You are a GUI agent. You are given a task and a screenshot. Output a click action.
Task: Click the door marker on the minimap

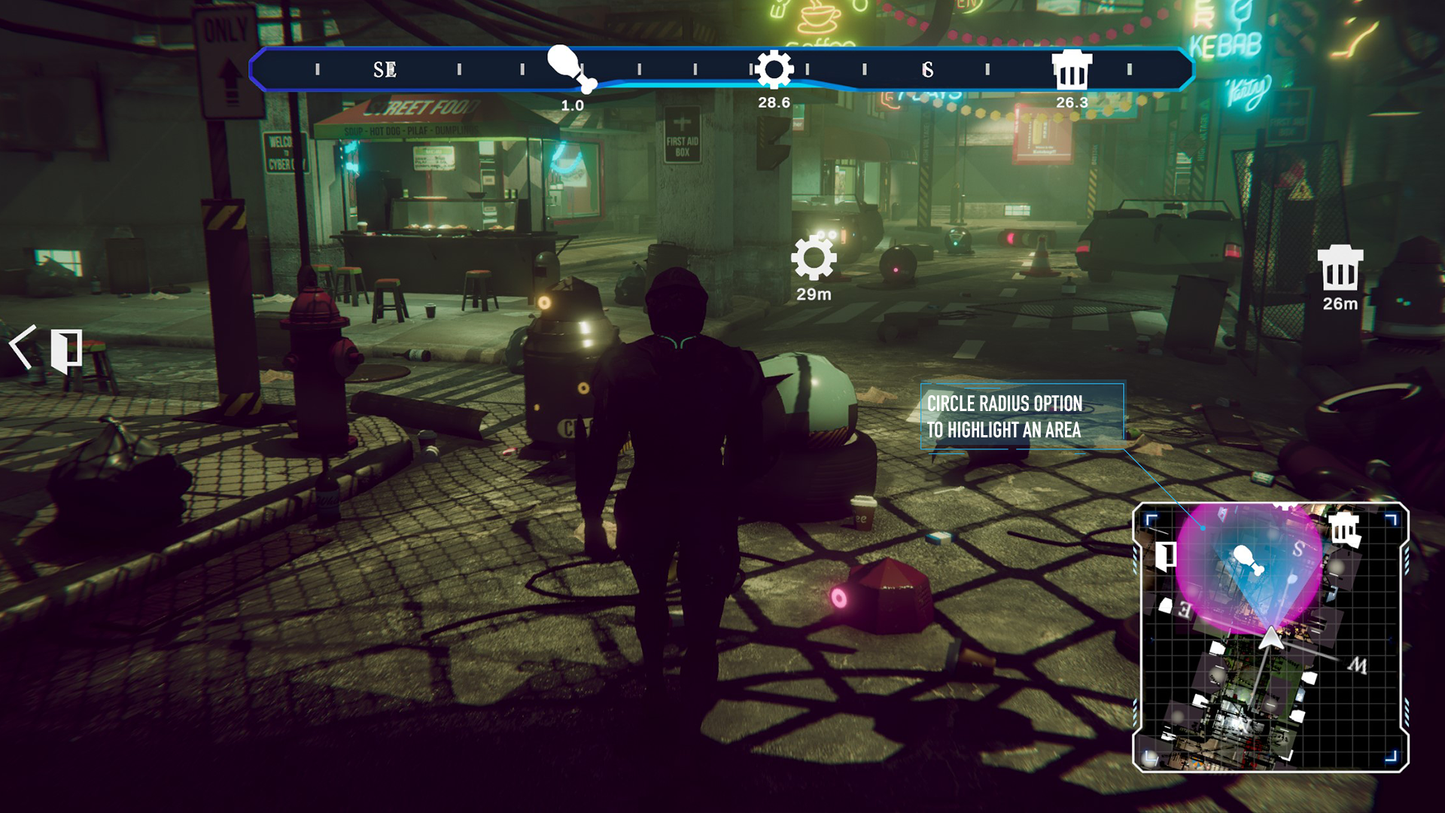pos(1165,555)
